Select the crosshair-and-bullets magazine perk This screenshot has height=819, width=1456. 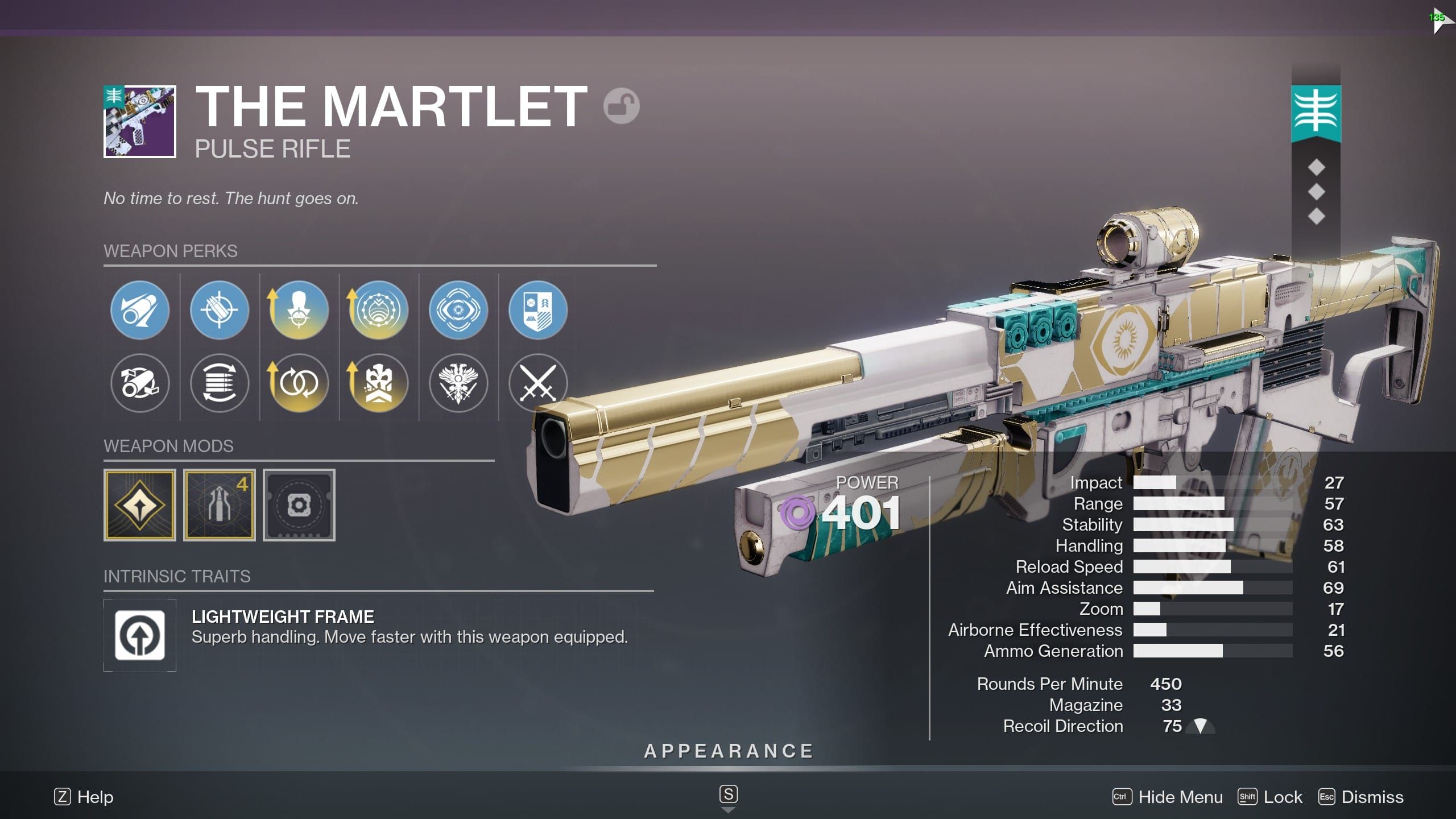(220, 310)
